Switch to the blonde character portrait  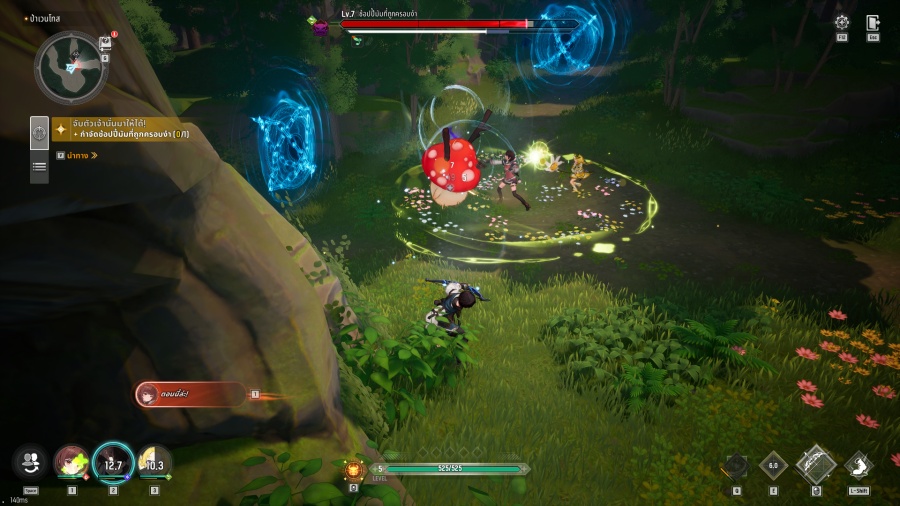(154, 462)
